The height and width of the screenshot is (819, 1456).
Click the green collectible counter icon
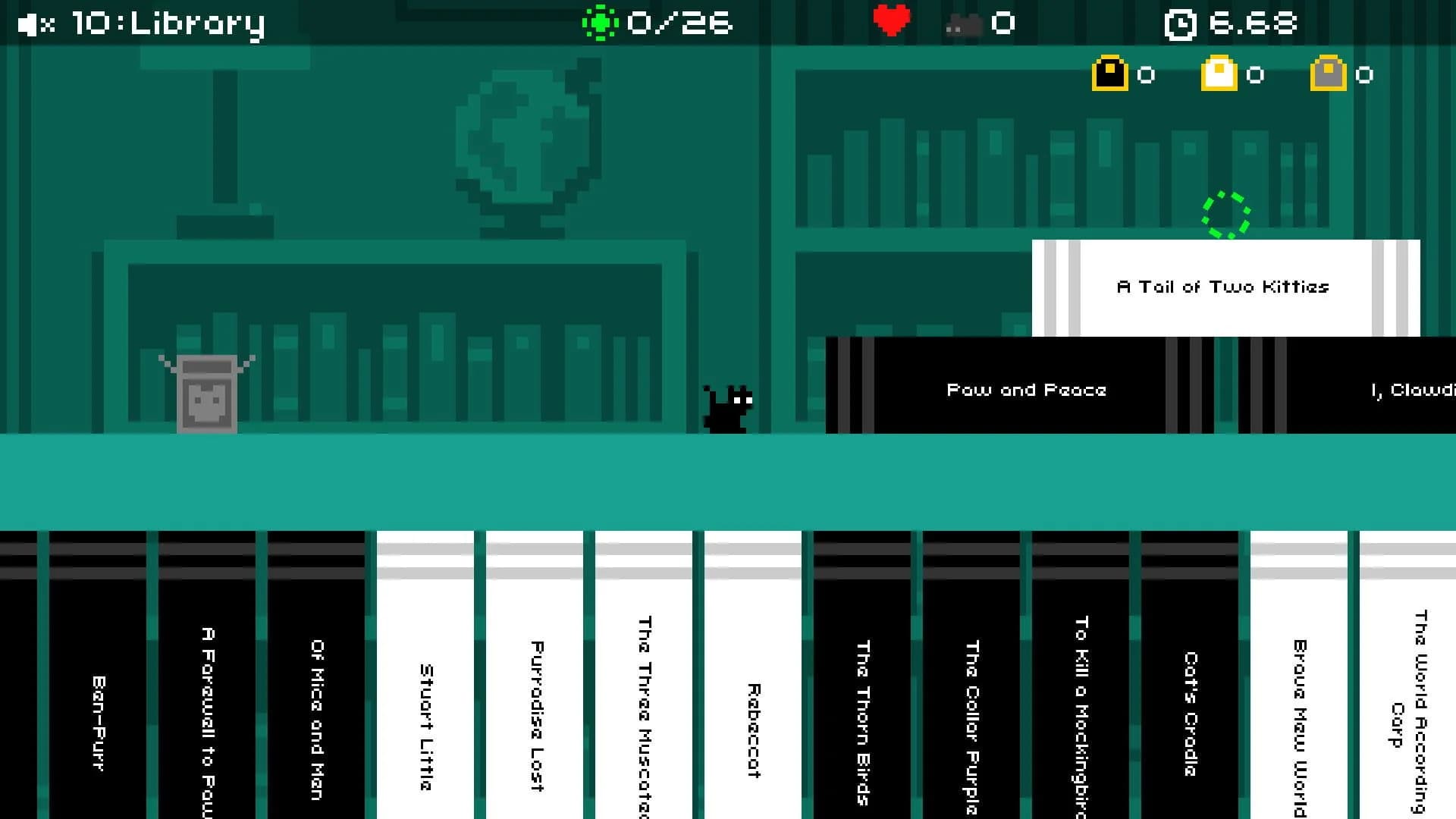coord(601,23)
